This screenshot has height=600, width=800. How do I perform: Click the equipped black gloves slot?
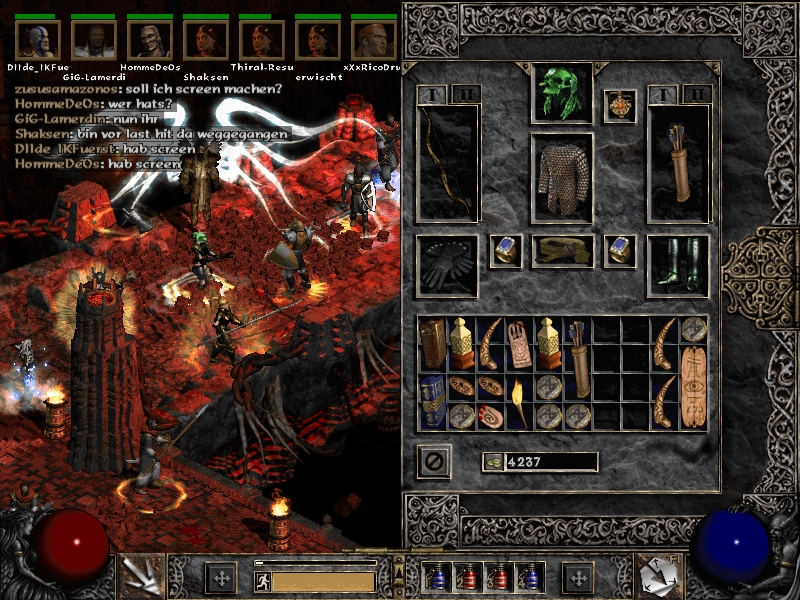tap(449, 264)
